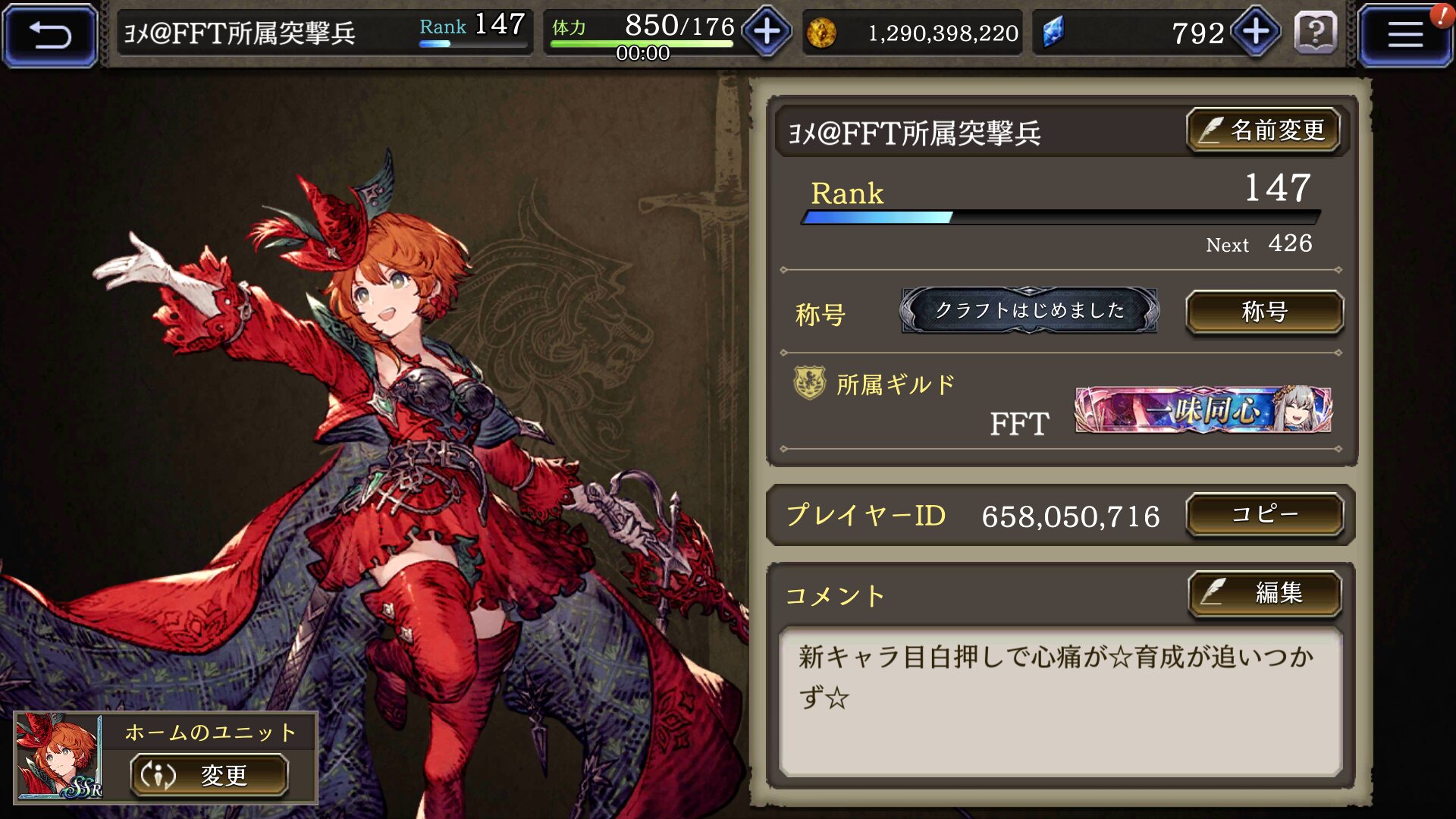Change the home unit with 変更

pos(209,775)
